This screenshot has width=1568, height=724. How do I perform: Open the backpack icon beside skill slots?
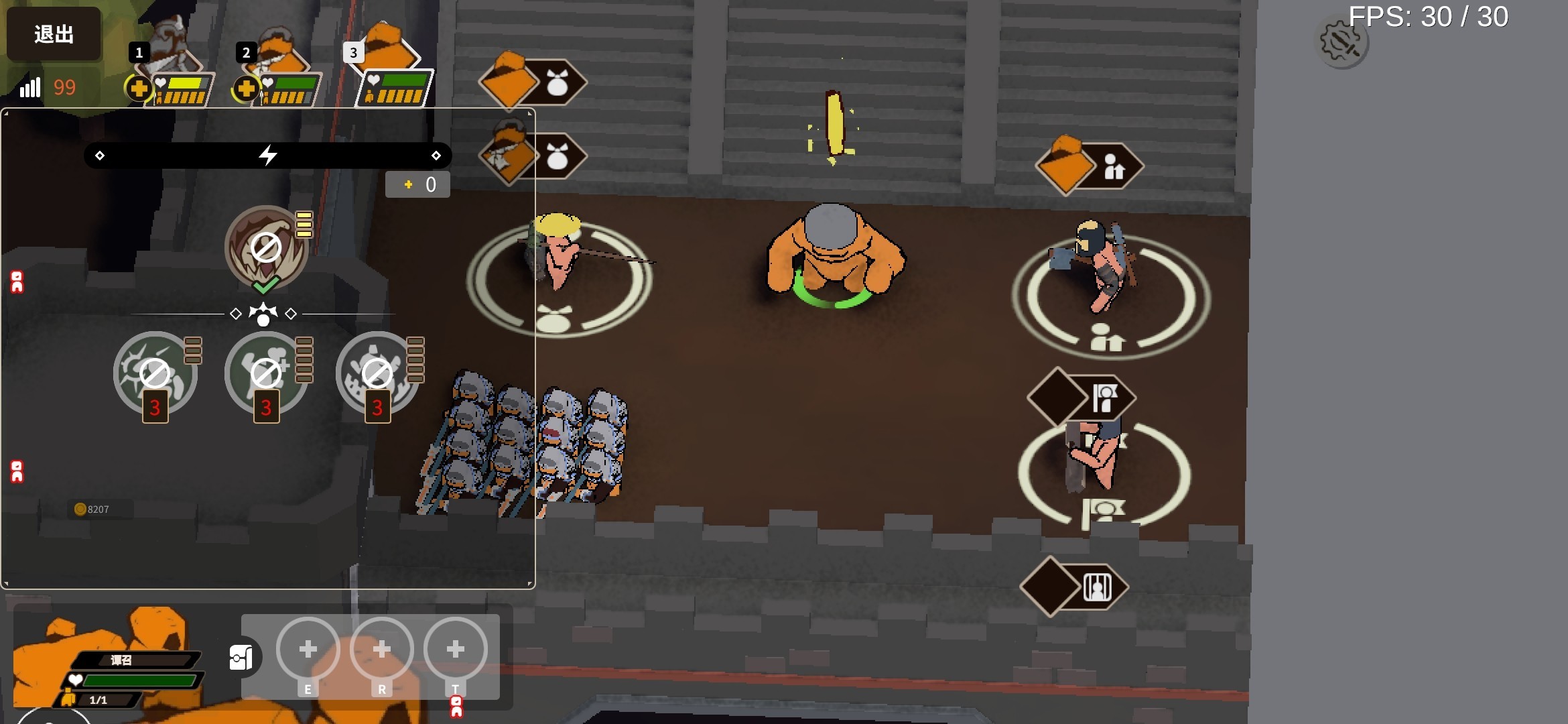point(242,658)
